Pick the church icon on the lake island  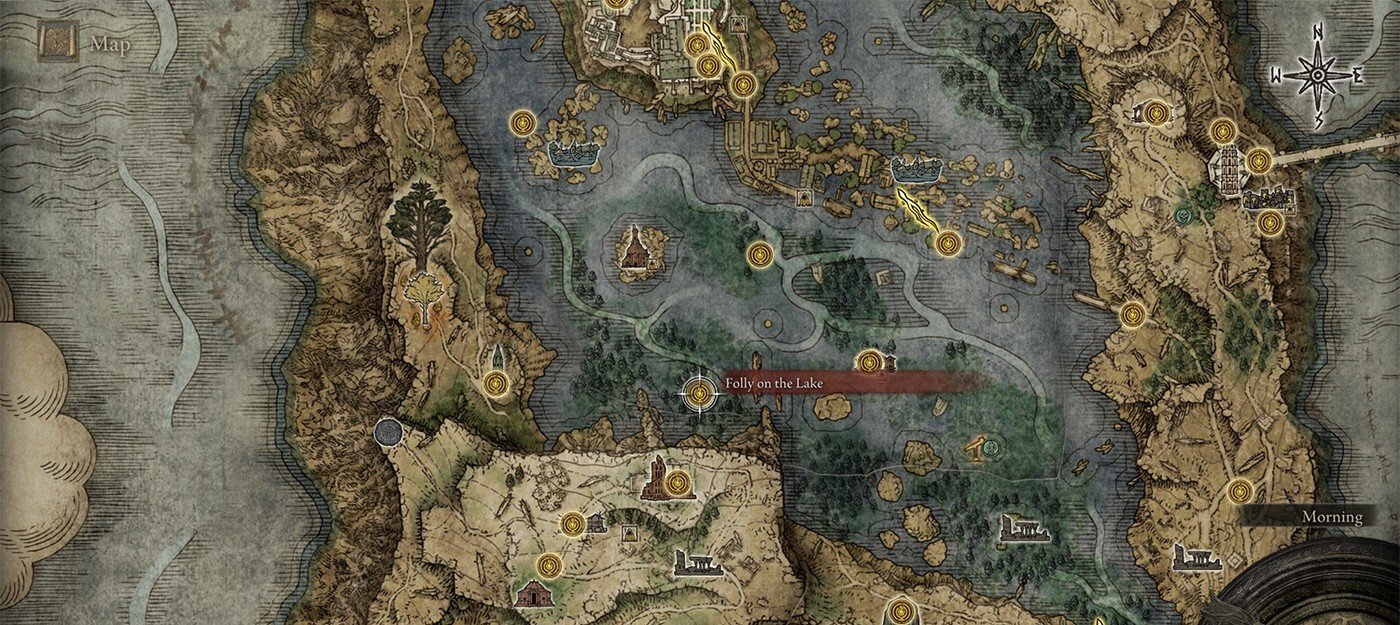[635, 249]
